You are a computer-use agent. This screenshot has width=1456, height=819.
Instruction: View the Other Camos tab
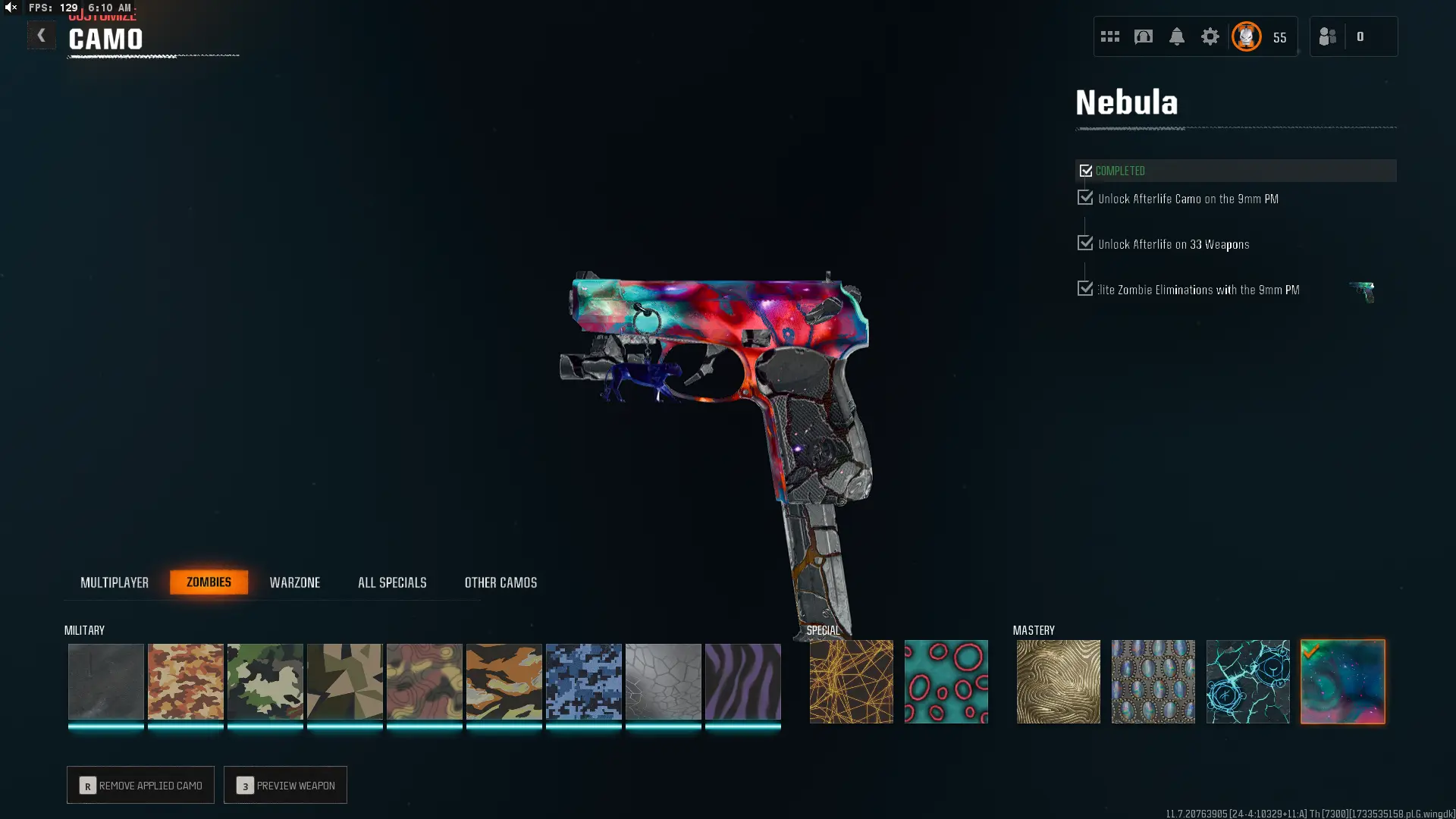pyautogui.click(x=500, y=582)
